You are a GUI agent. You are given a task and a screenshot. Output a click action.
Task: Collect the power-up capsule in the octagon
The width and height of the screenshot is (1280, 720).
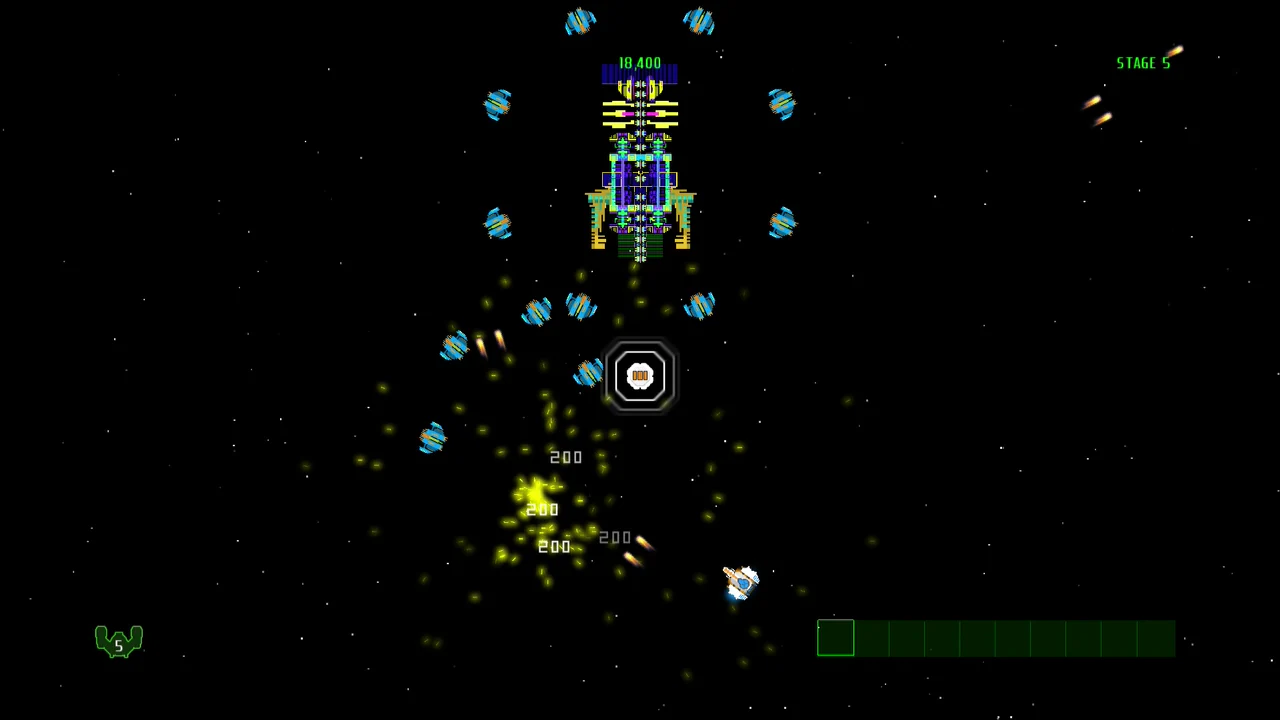coord(640,376)
